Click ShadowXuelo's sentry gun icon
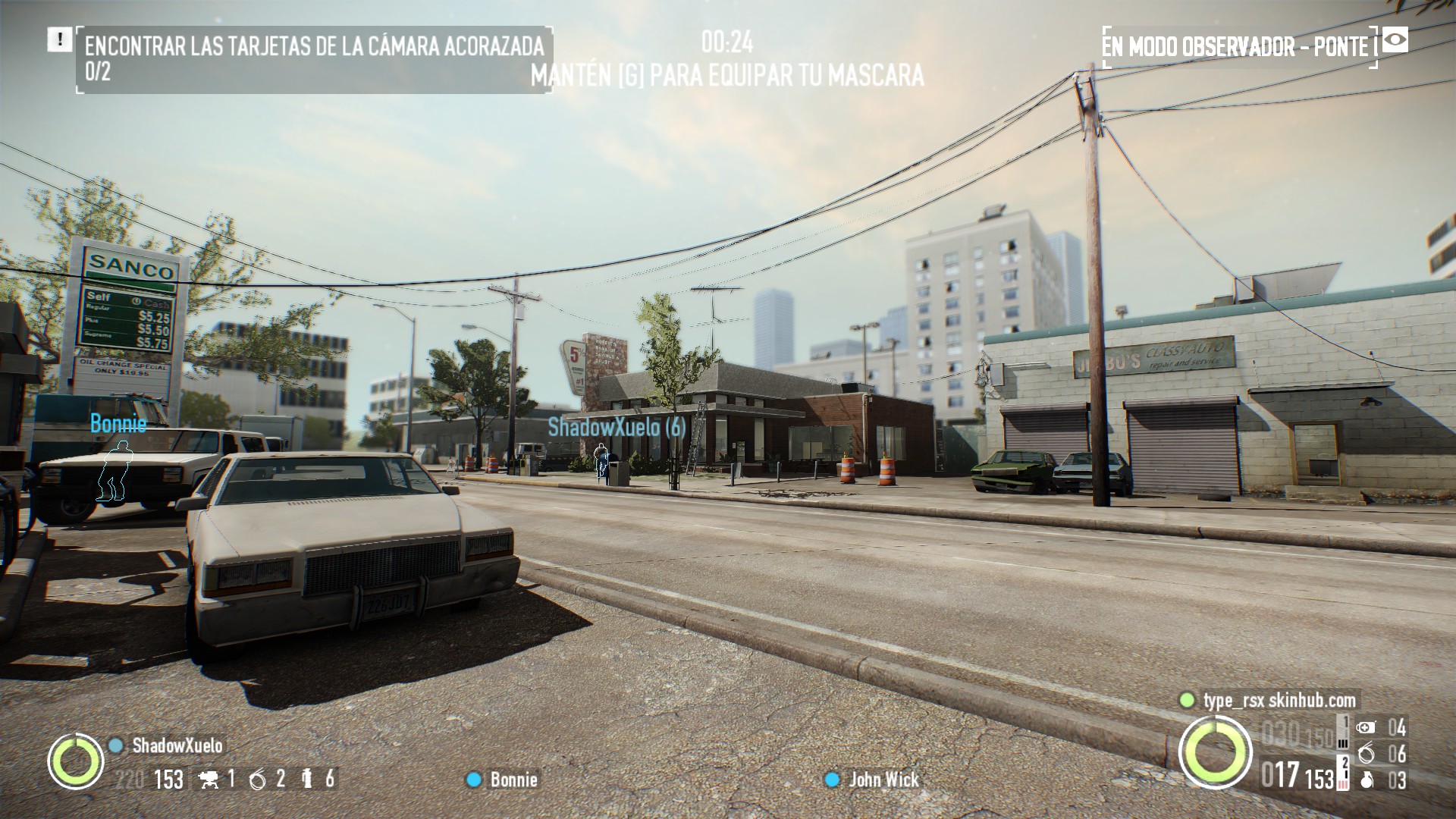Image resolution: width=1456 pixels, height=819 pixels. coord(208,779)
